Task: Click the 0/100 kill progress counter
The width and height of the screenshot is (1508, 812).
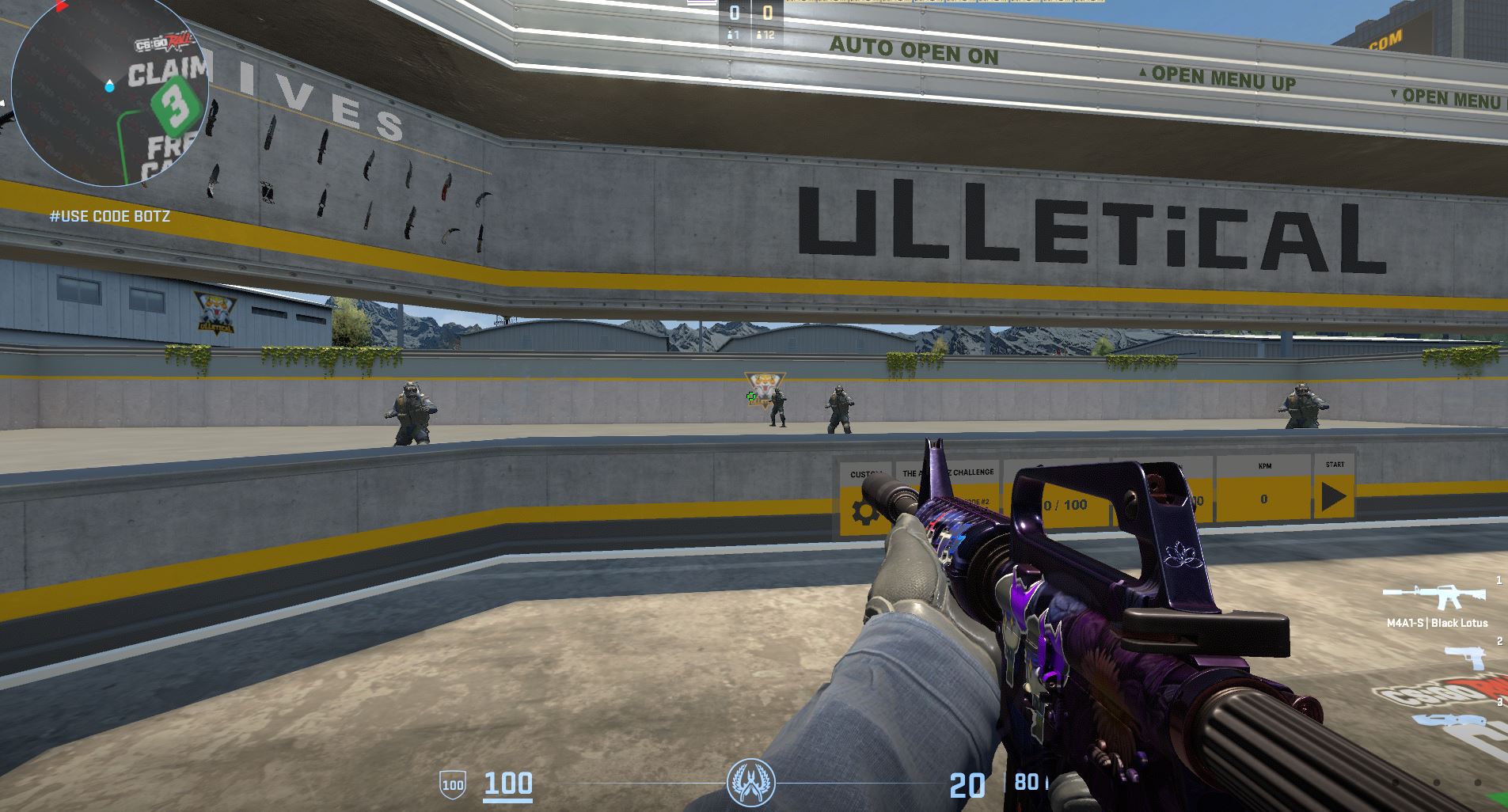Action: (1065, 504)
